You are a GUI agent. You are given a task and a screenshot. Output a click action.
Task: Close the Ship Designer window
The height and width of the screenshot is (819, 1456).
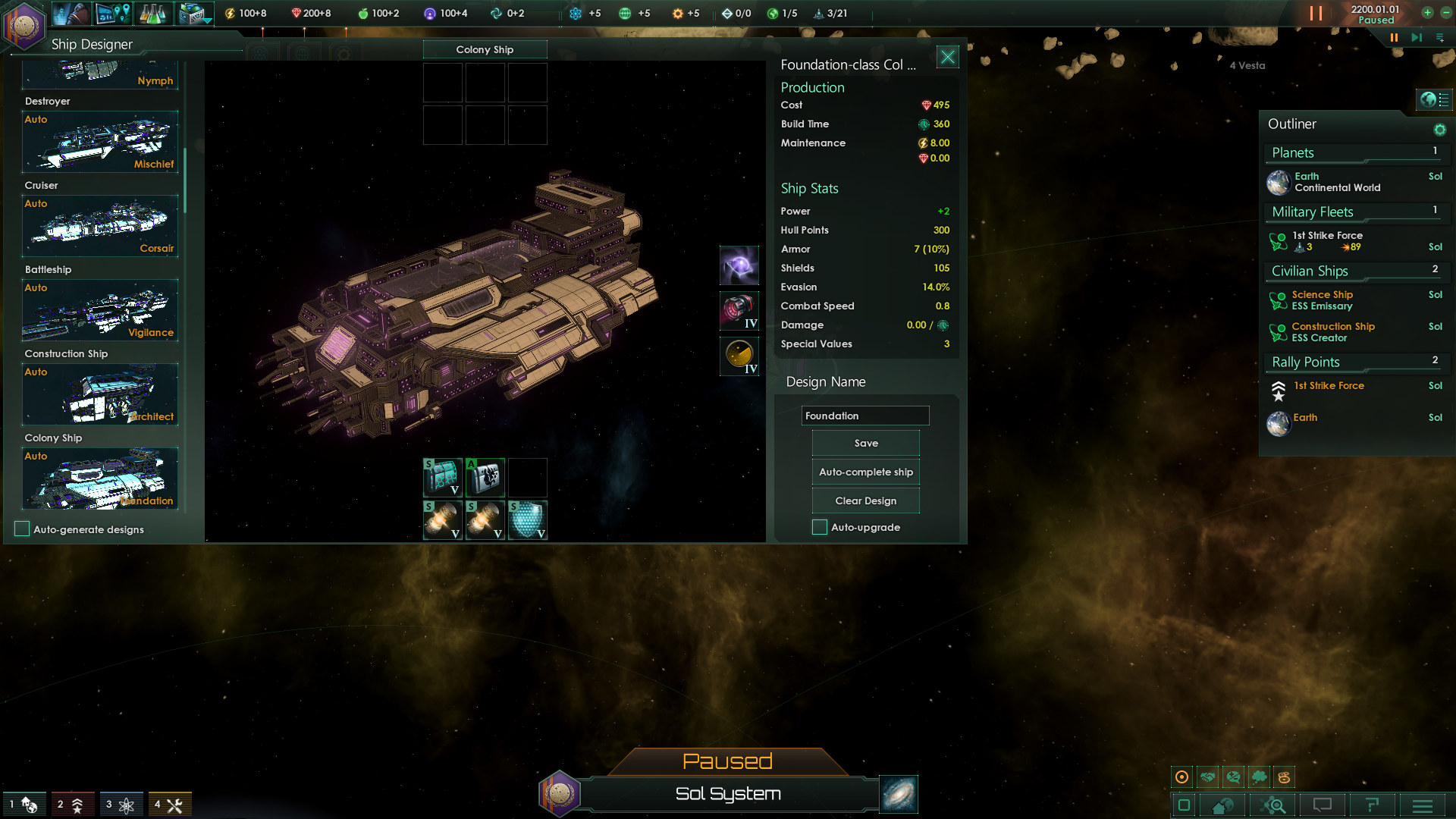click(947, 57)
